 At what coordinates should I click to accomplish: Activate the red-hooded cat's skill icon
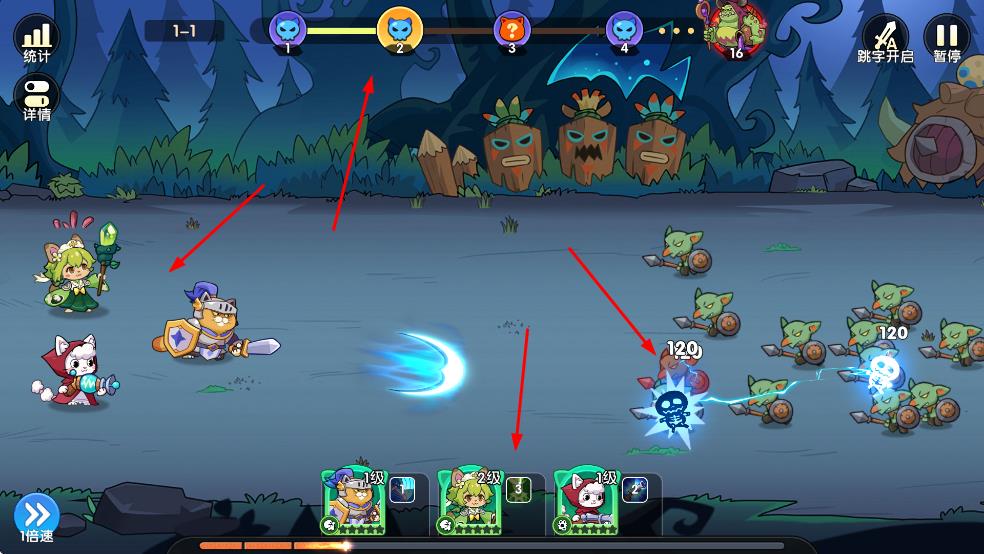click(635, 489)
